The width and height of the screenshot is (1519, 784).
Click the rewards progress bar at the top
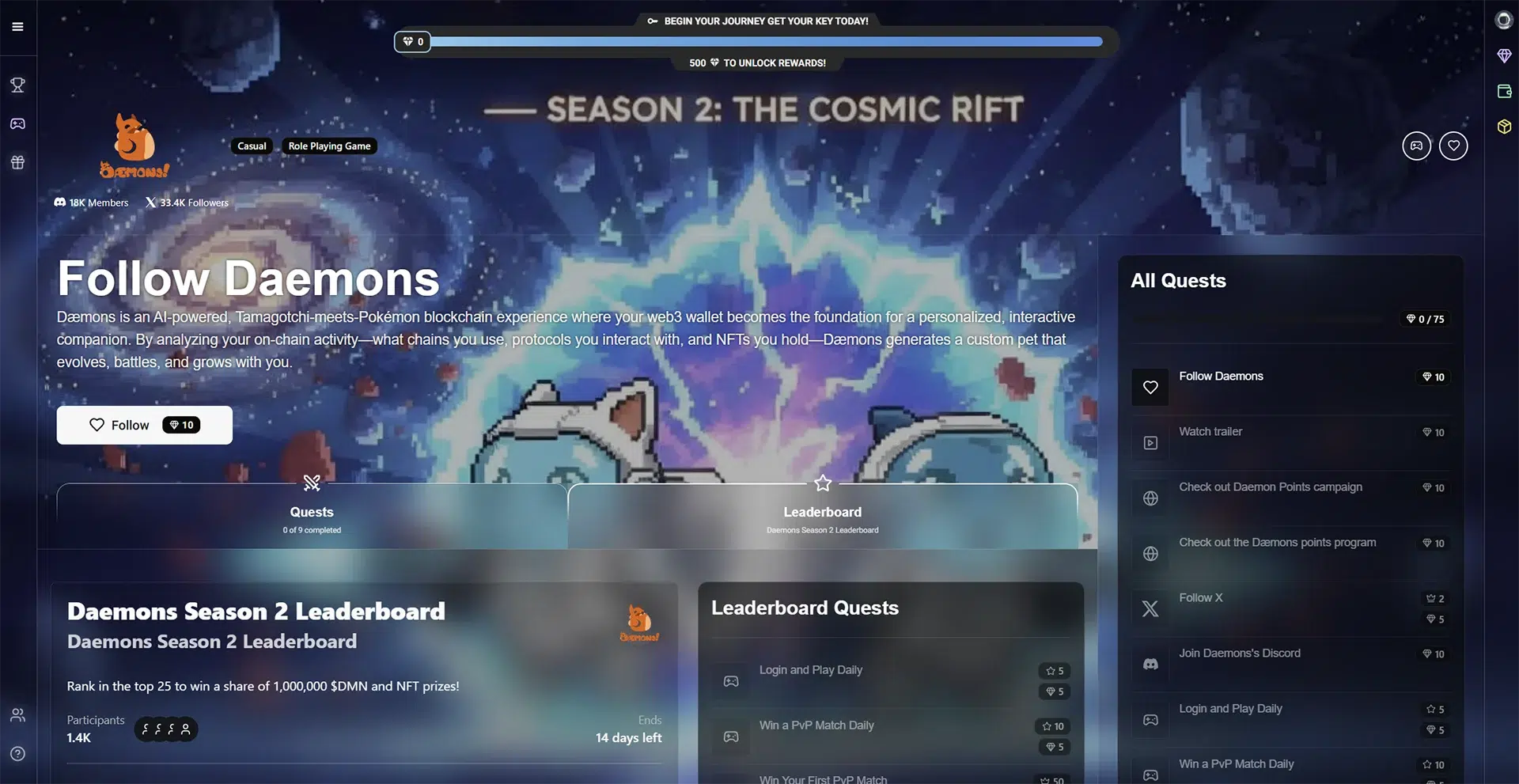point(756,41)
